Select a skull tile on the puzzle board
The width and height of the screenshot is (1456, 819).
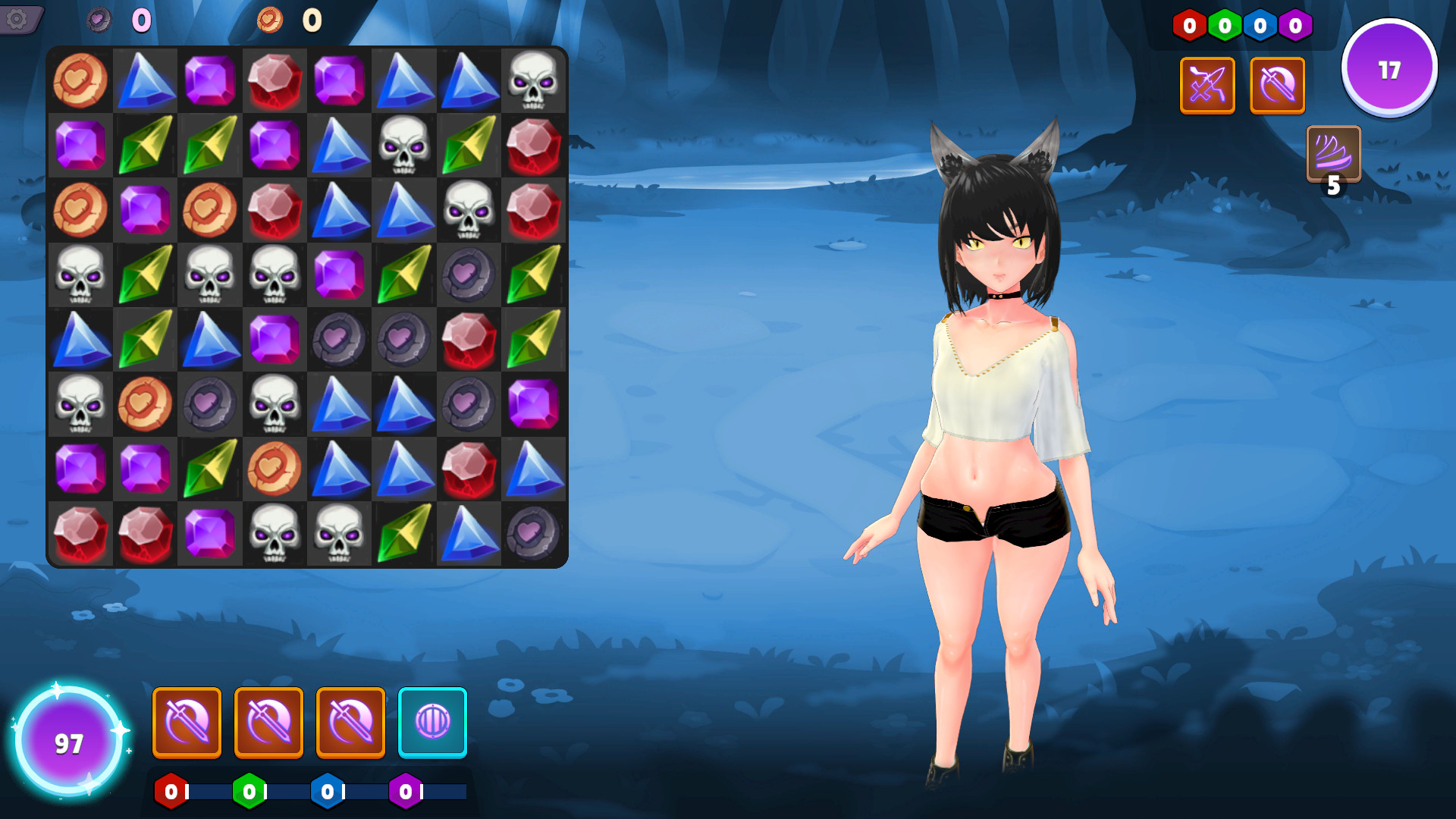[x=404, y=146]
